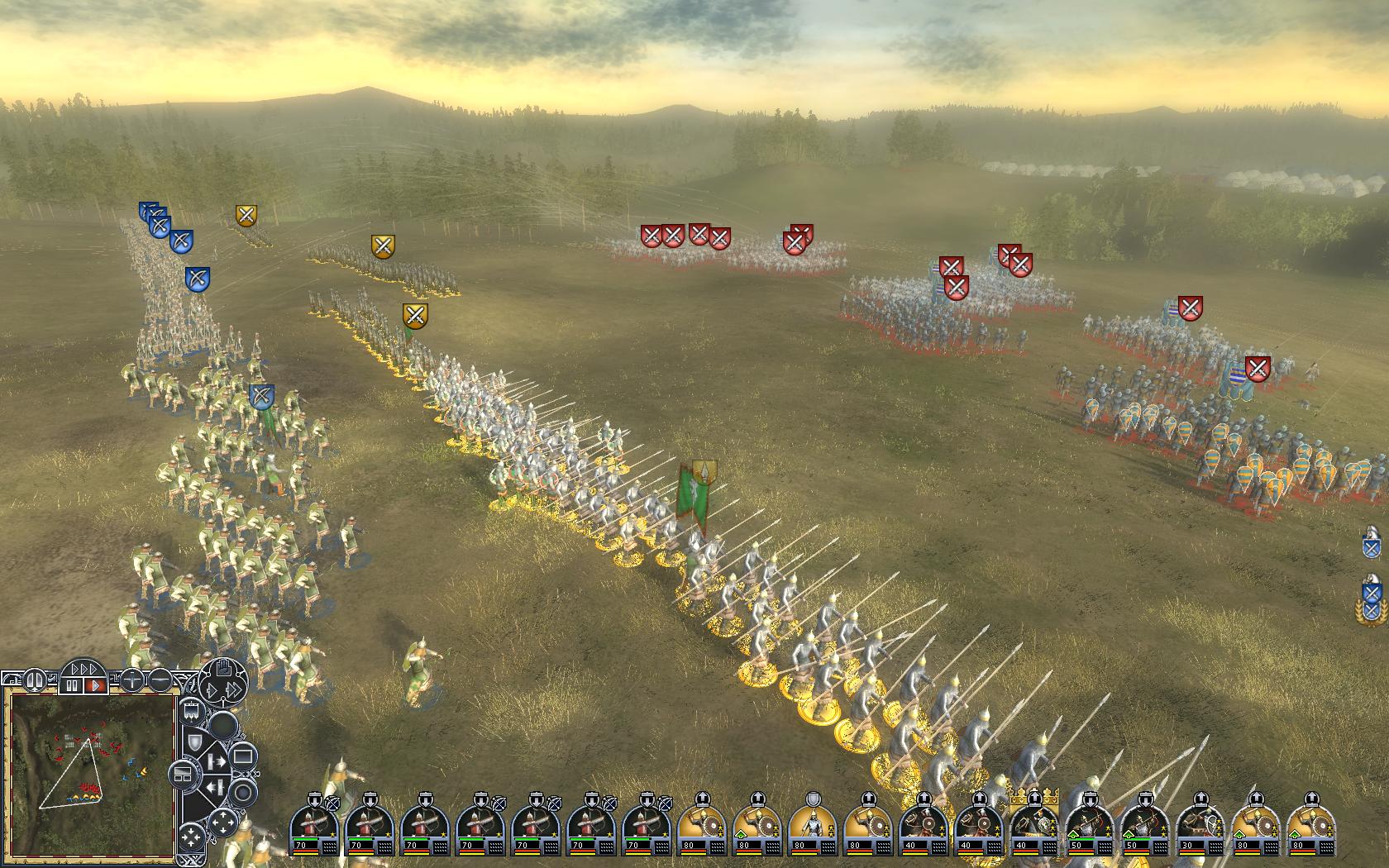Select the yellow crossed-swords banner of front spearmen
Screen dimensions: 1389x868
pos(415,315)
